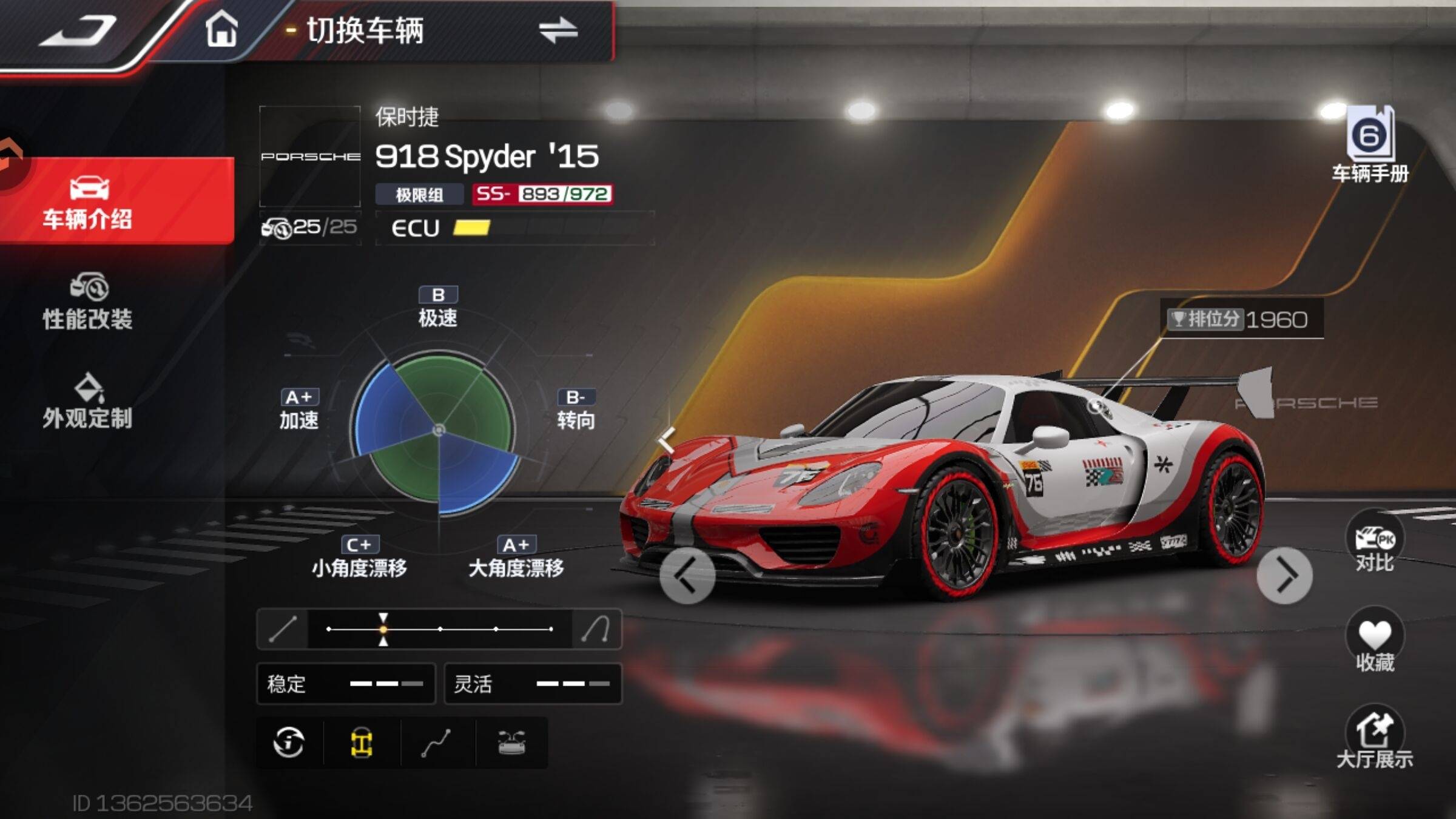1456x819 pixels.
Task: Select the yellow drivetrain chassis icon
Action: point(362,743)
